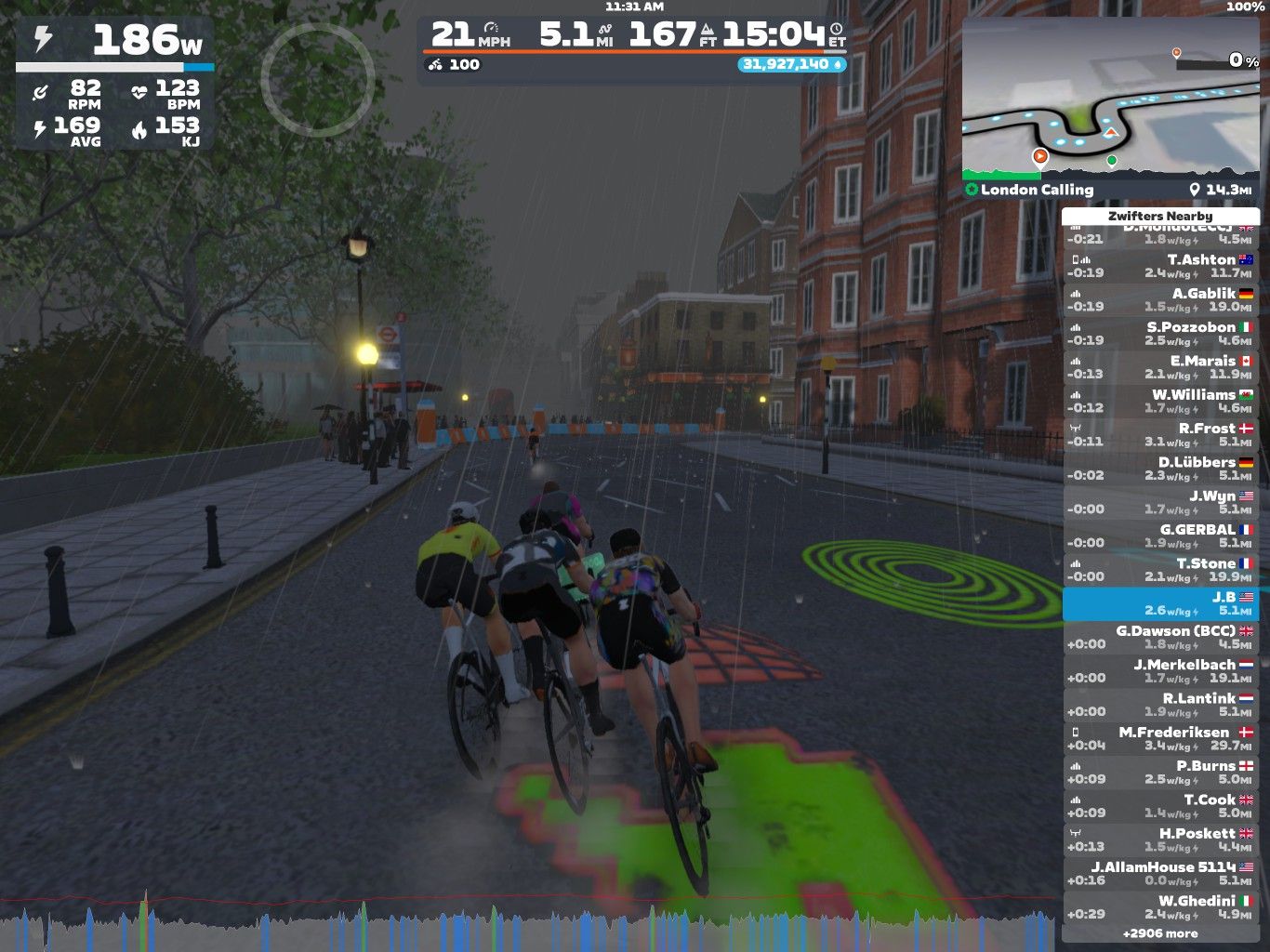Select G.GERBAL from the rider list
The image size is (1270, 952).
click(1160, 536)
